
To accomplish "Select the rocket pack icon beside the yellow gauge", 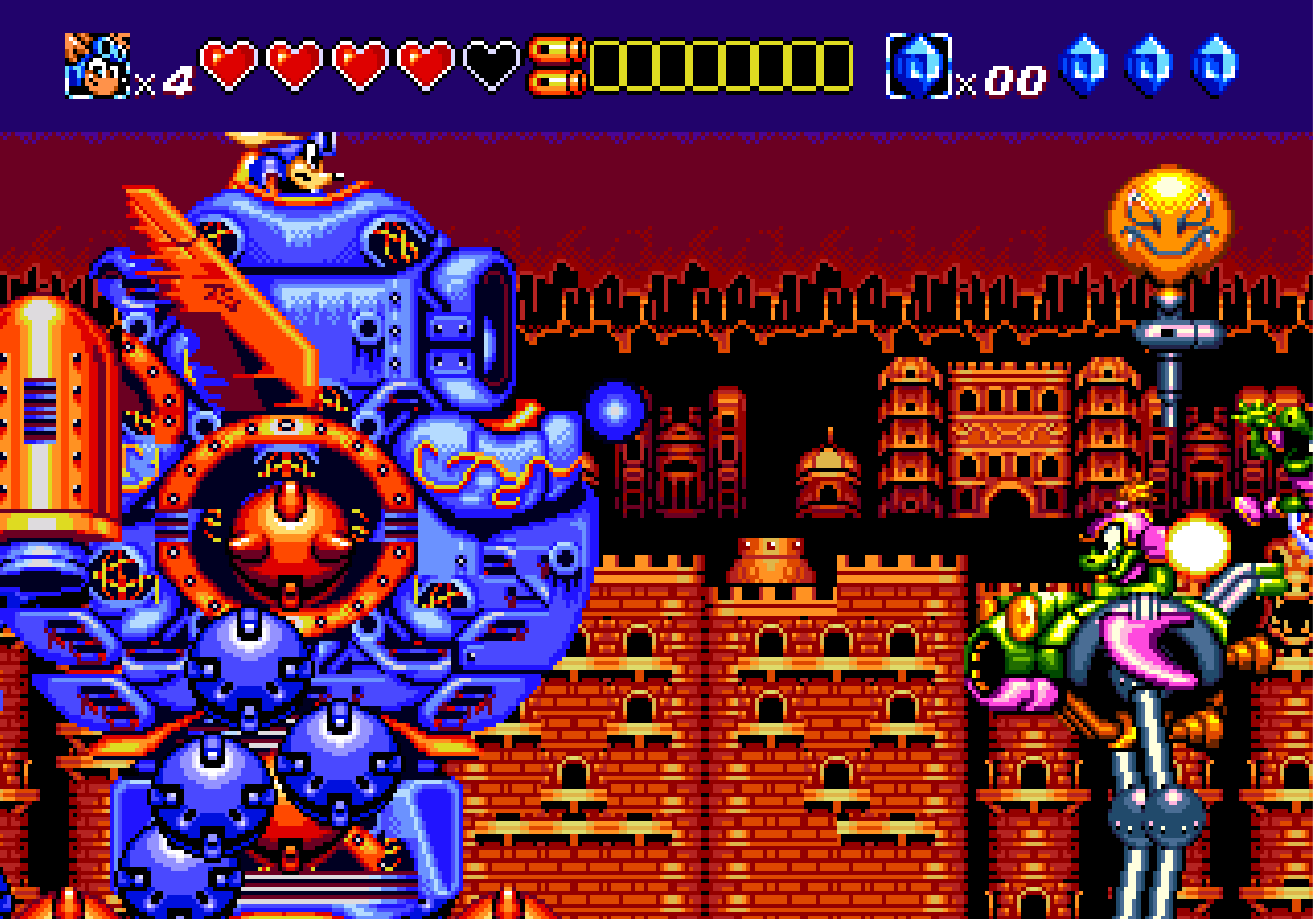I will pos(557,66).
